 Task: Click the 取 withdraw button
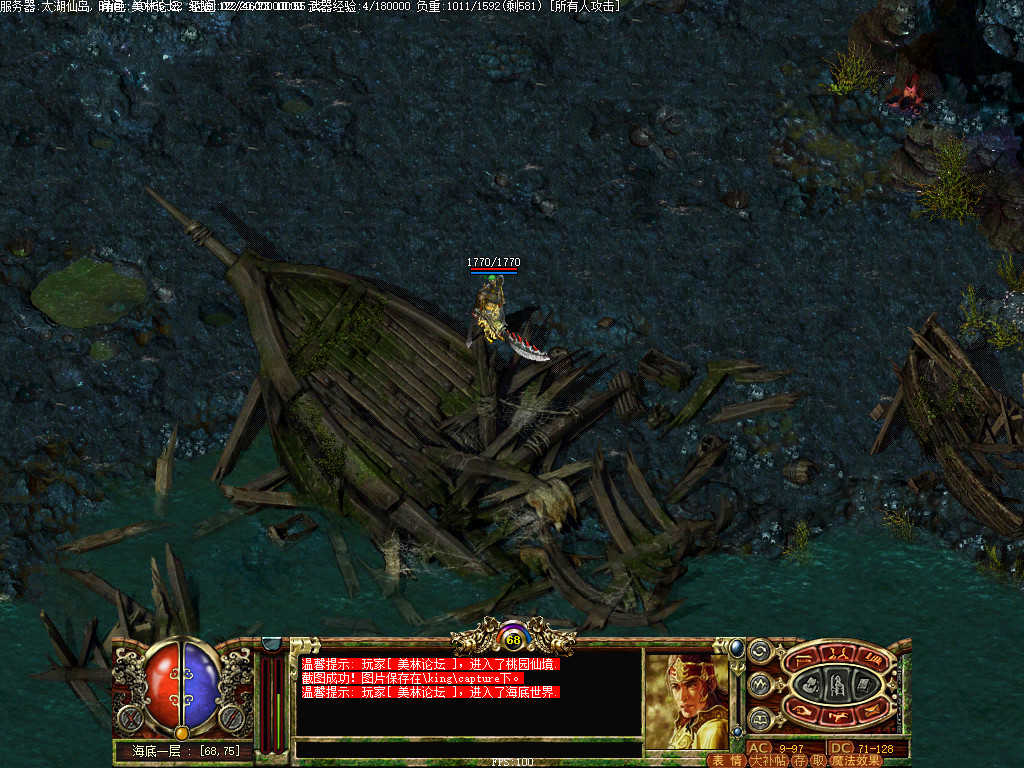817,760
